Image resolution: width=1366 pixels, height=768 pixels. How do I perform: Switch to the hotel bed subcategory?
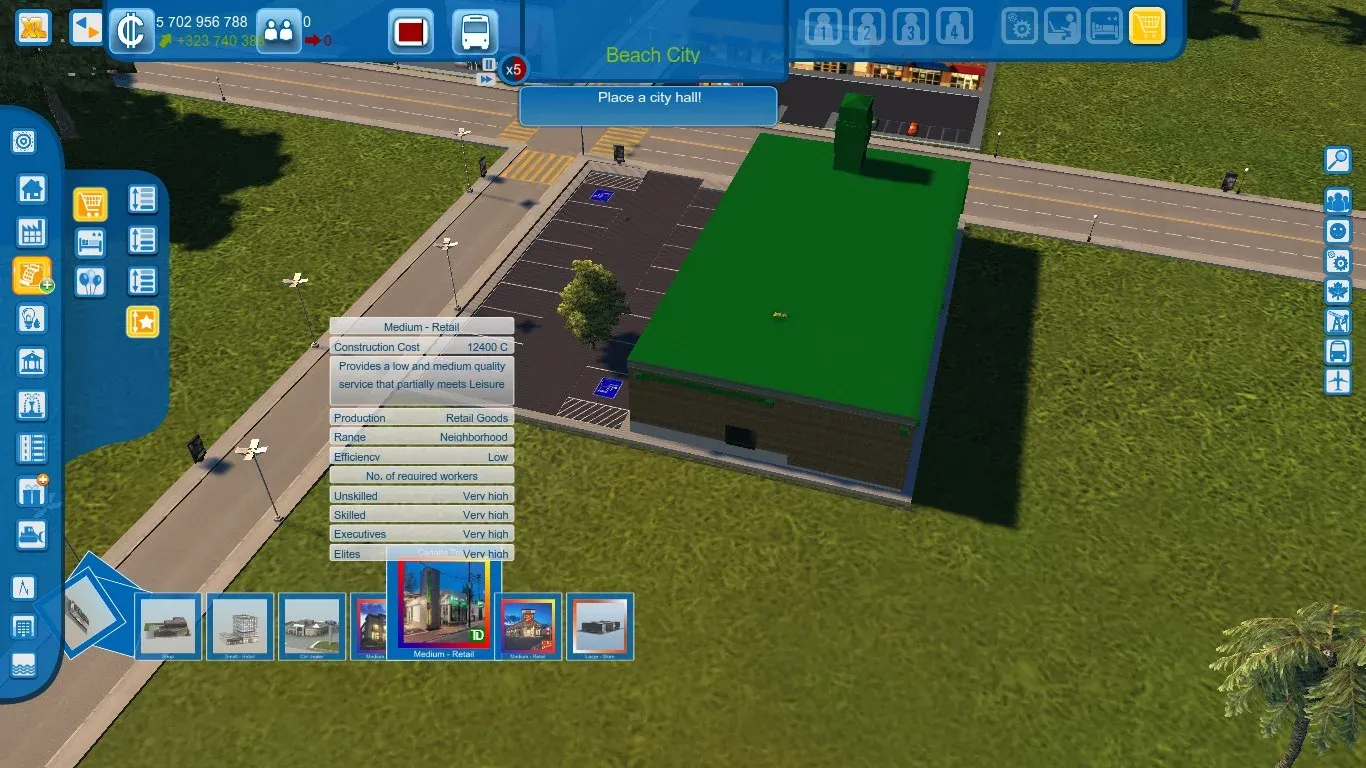[90, 243]
